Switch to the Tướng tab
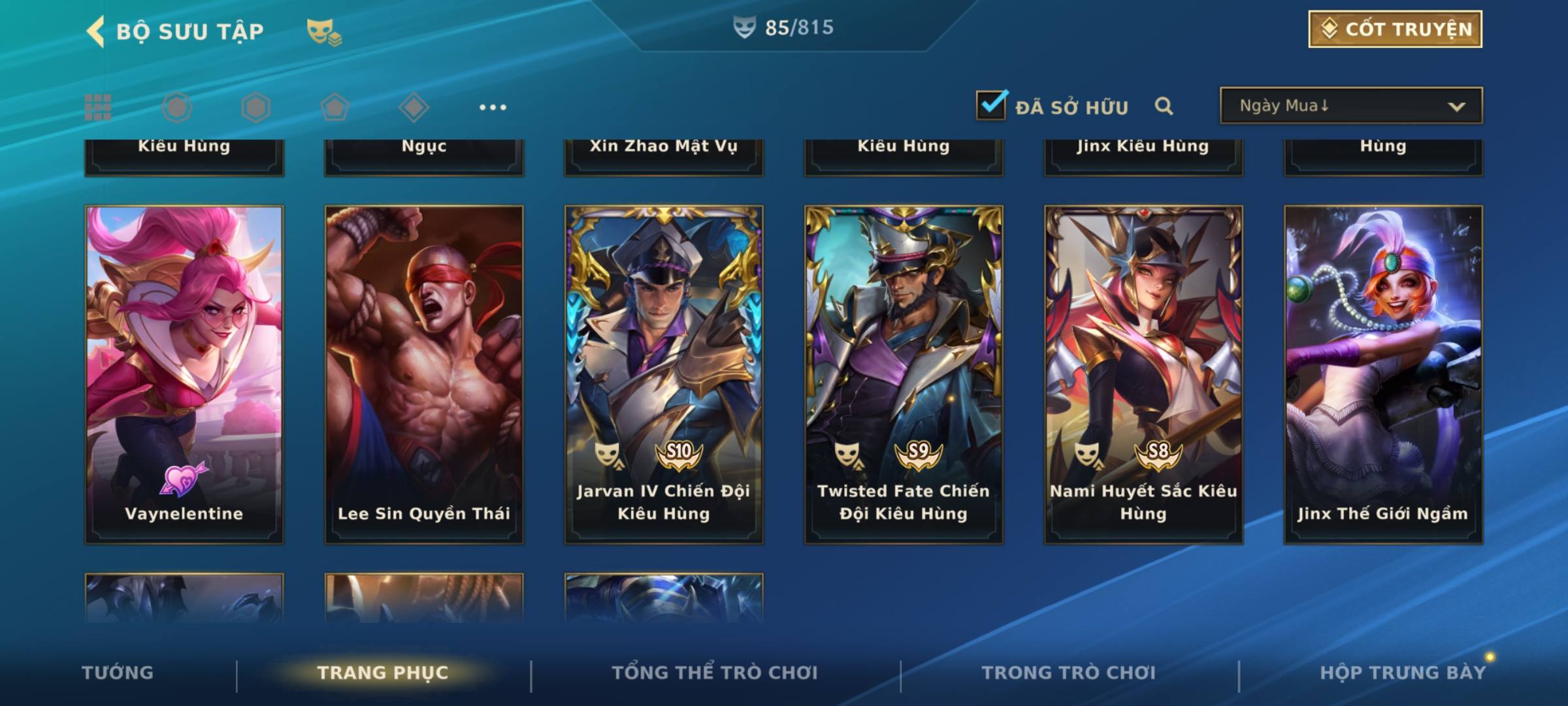Viewport: 1568px width, 706px height. tap(118, 673)
